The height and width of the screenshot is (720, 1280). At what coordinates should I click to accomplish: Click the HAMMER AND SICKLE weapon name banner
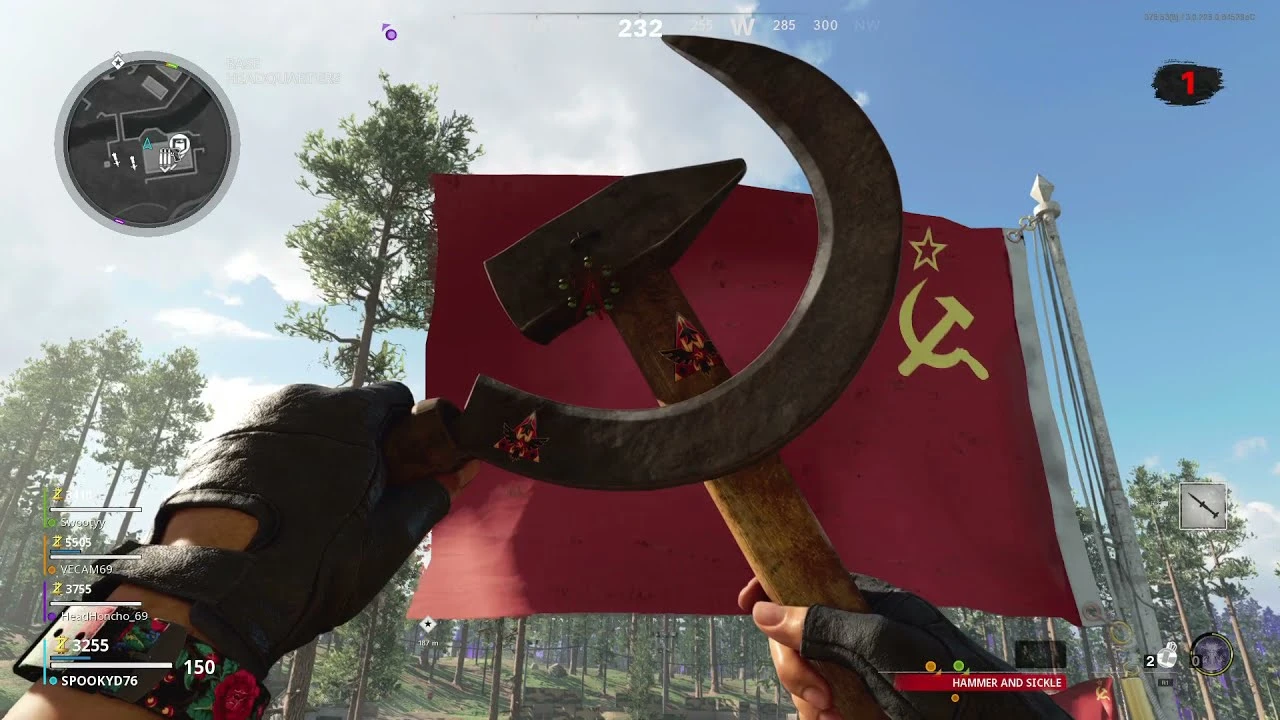pos(1008,682)
